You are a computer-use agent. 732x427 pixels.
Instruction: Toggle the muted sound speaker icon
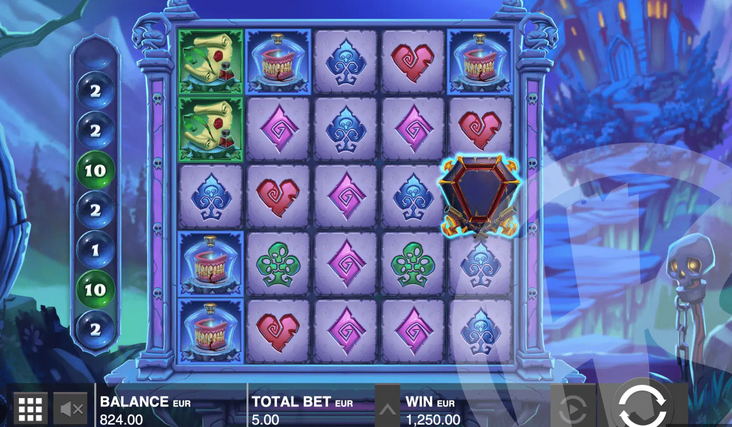71,407
